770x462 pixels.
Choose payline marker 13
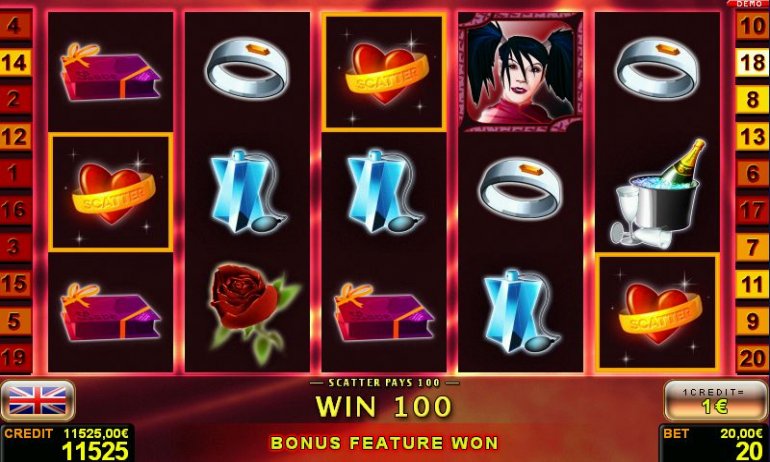click(x=752, y=136)
